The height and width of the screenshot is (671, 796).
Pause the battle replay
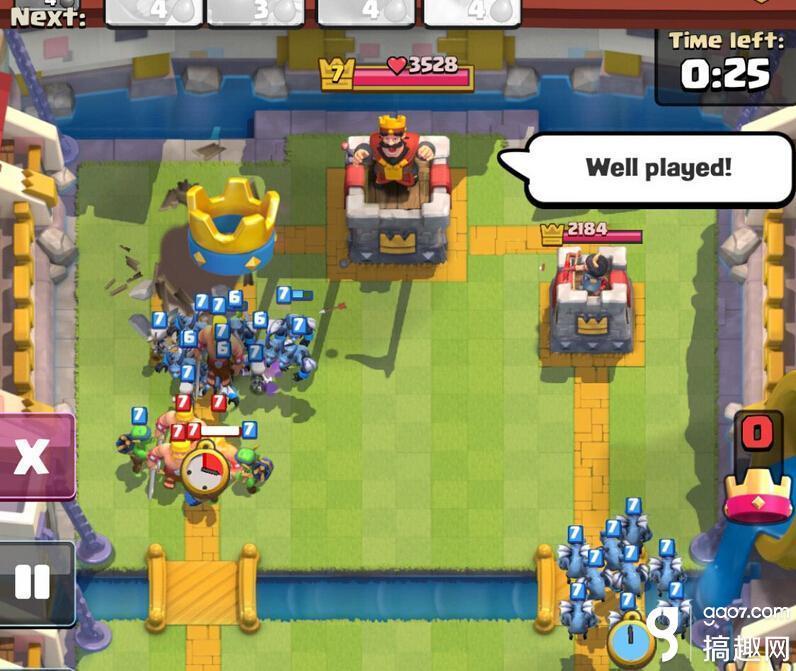pos(32,582)
